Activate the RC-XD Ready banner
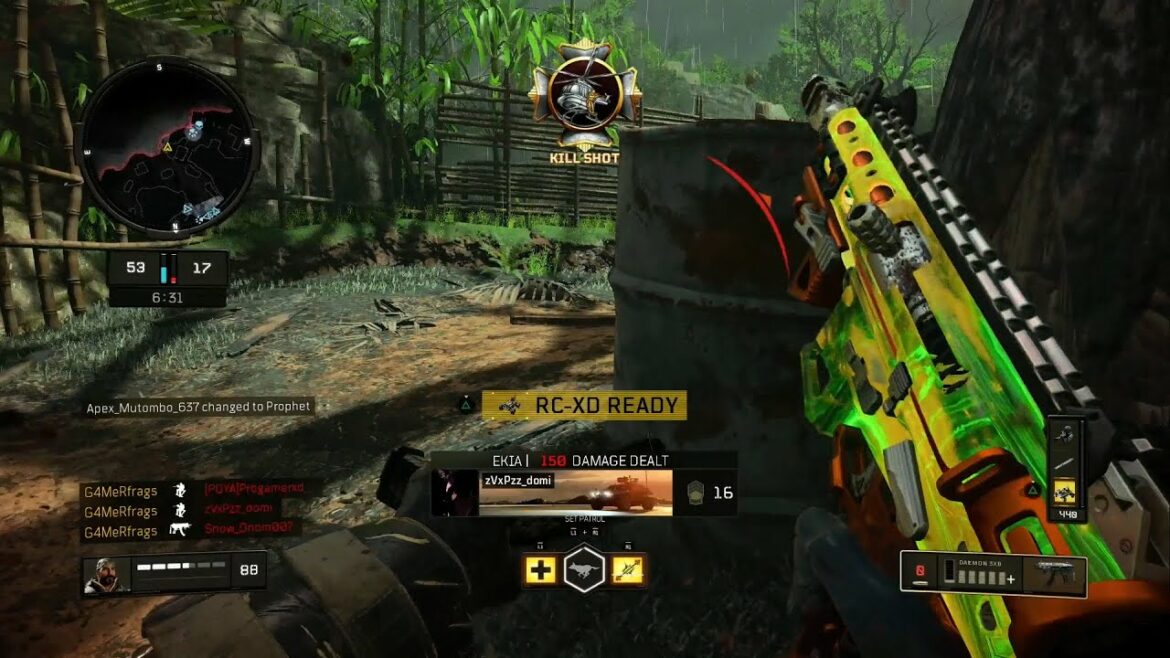 [x=584, y=405]
